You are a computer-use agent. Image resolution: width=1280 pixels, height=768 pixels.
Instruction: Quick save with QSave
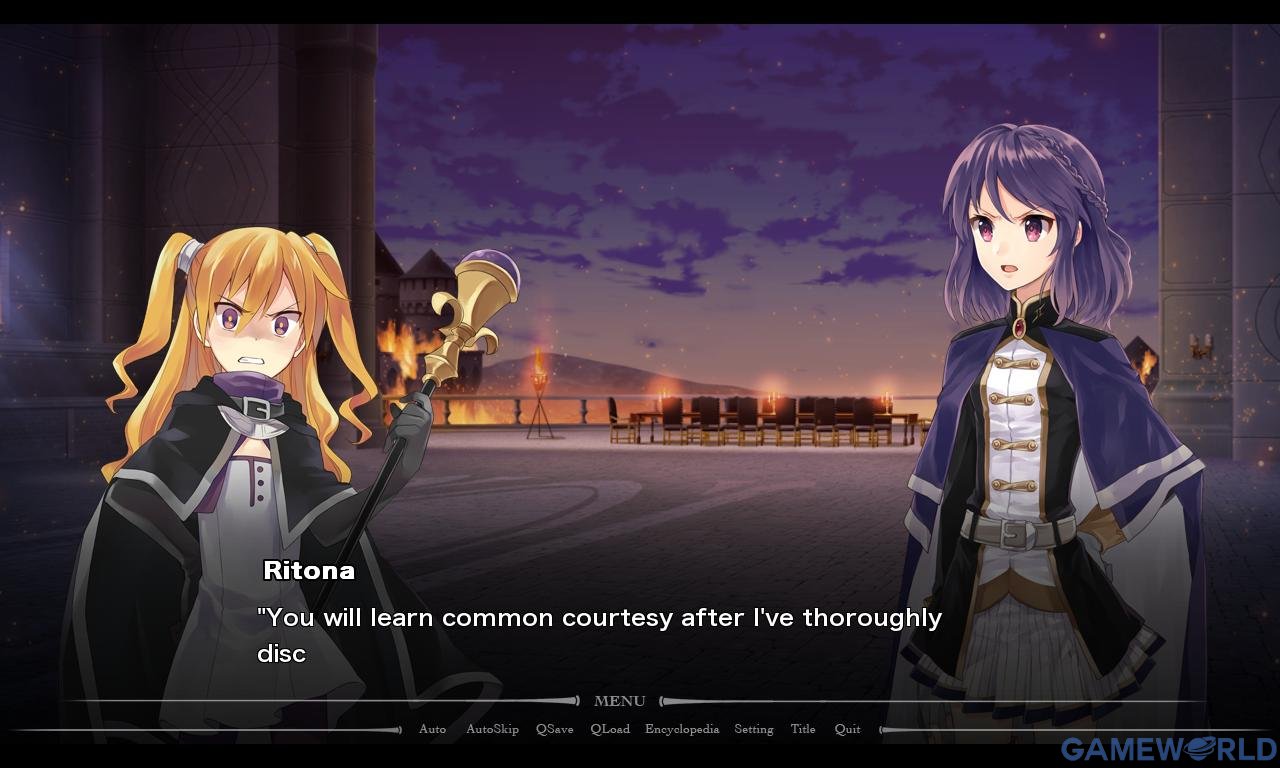[554, 729]
